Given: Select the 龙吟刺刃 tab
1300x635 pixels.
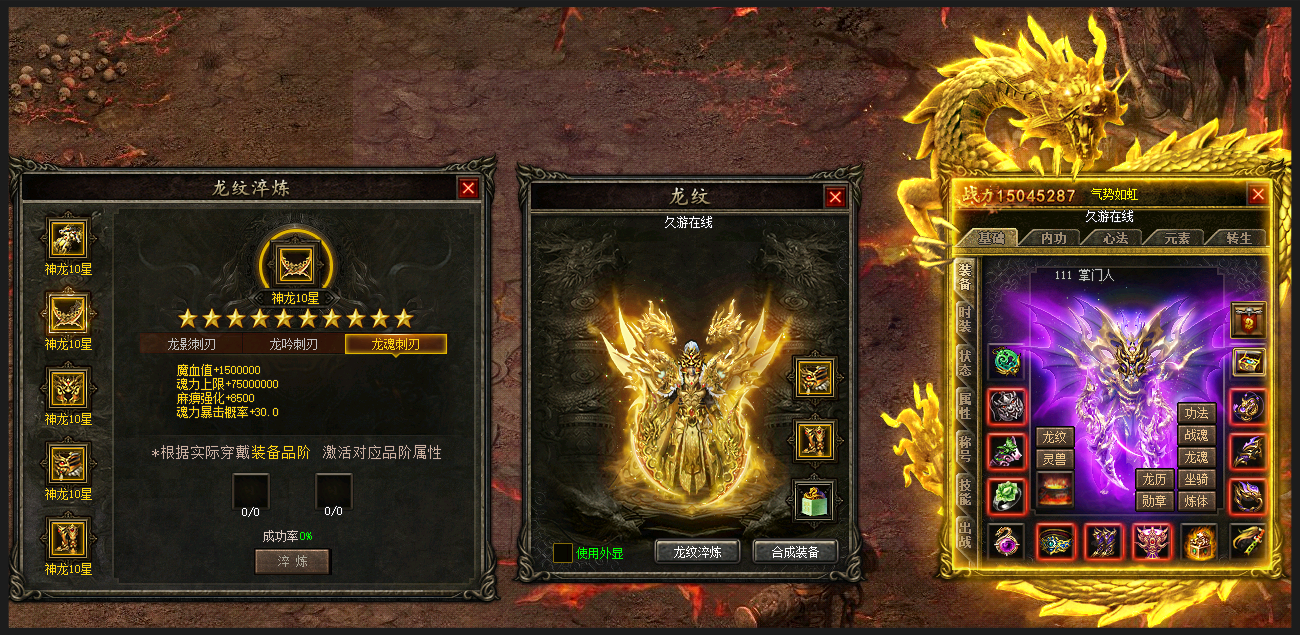Looking at the screenshot, I should coord(293,344).
